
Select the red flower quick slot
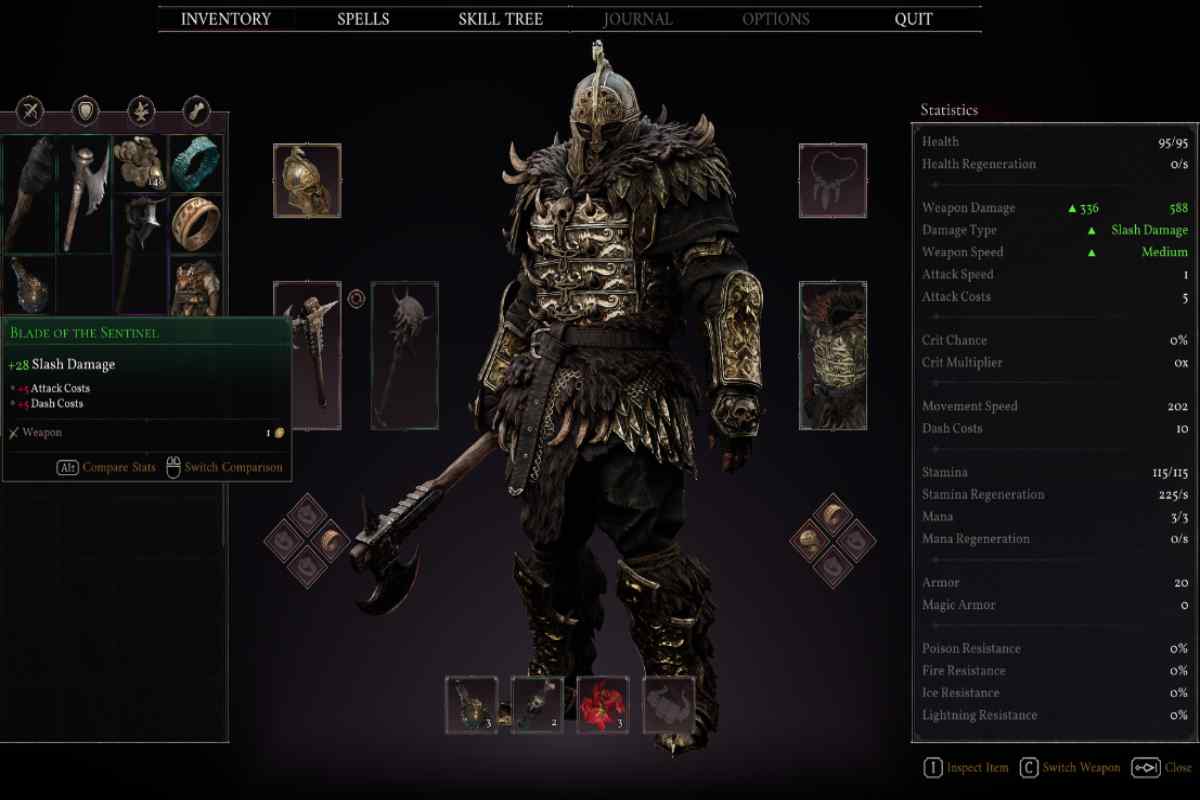[x=602, y=703]
